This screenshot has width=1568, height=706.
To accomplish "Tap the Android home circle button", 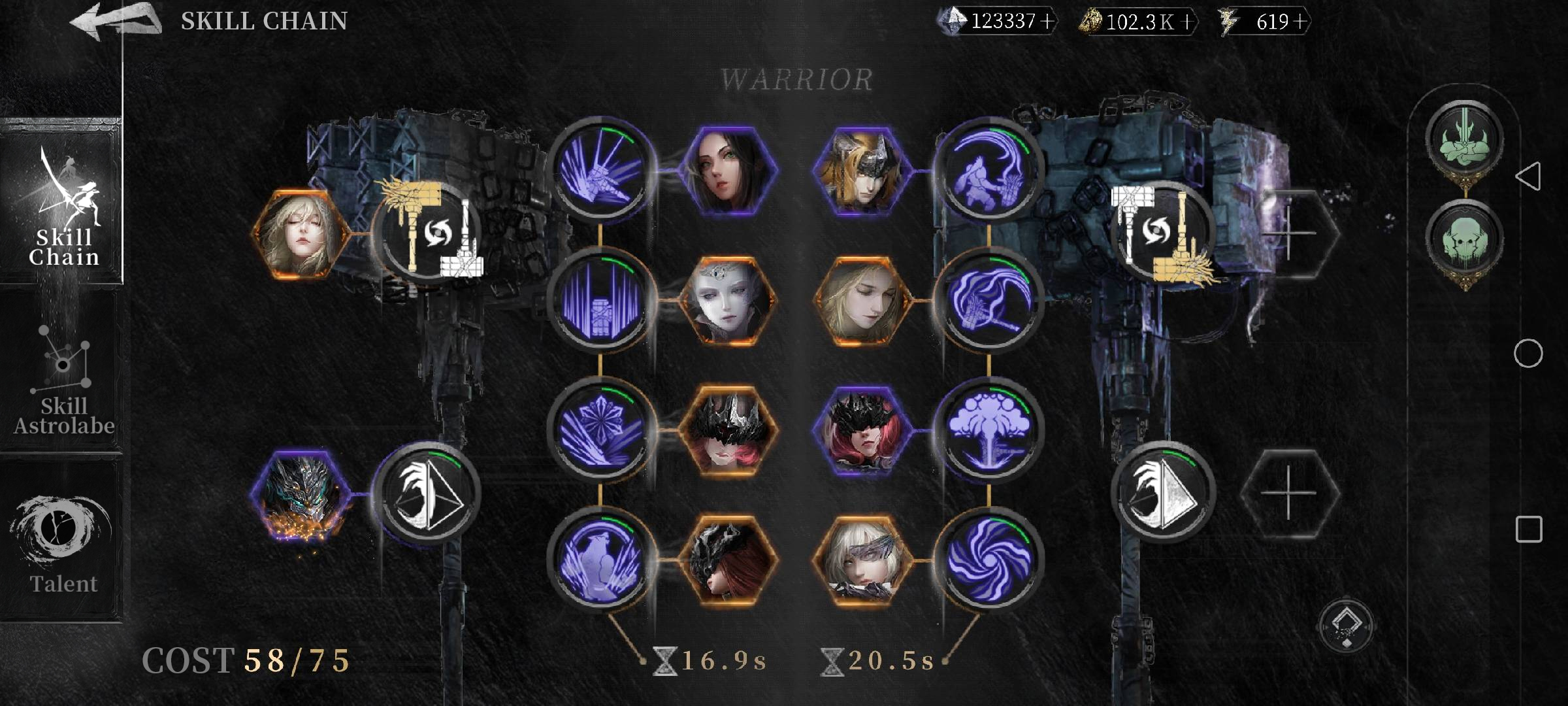I will pyautogui.click(x=1528, y=354).
